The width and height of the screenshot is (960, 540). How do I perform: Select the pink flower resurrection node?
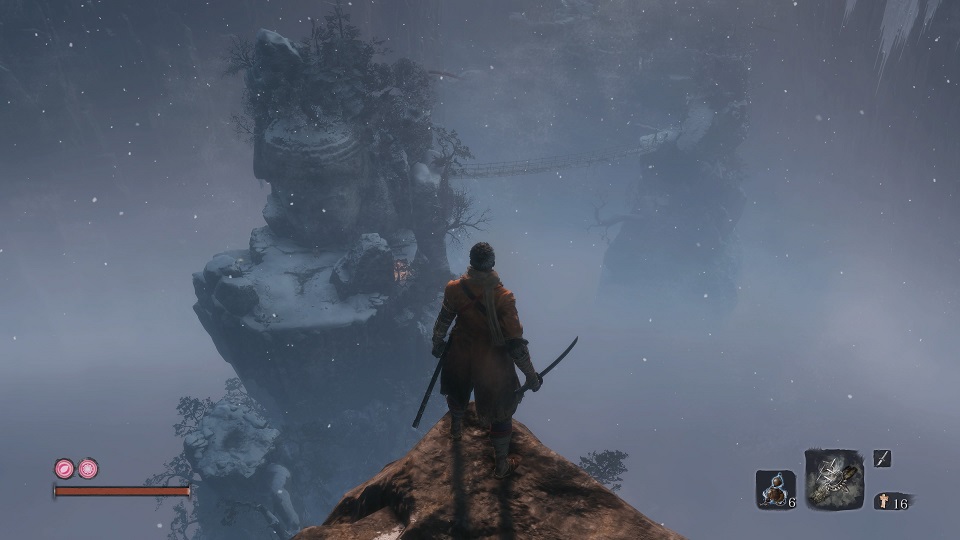[88, 468]
